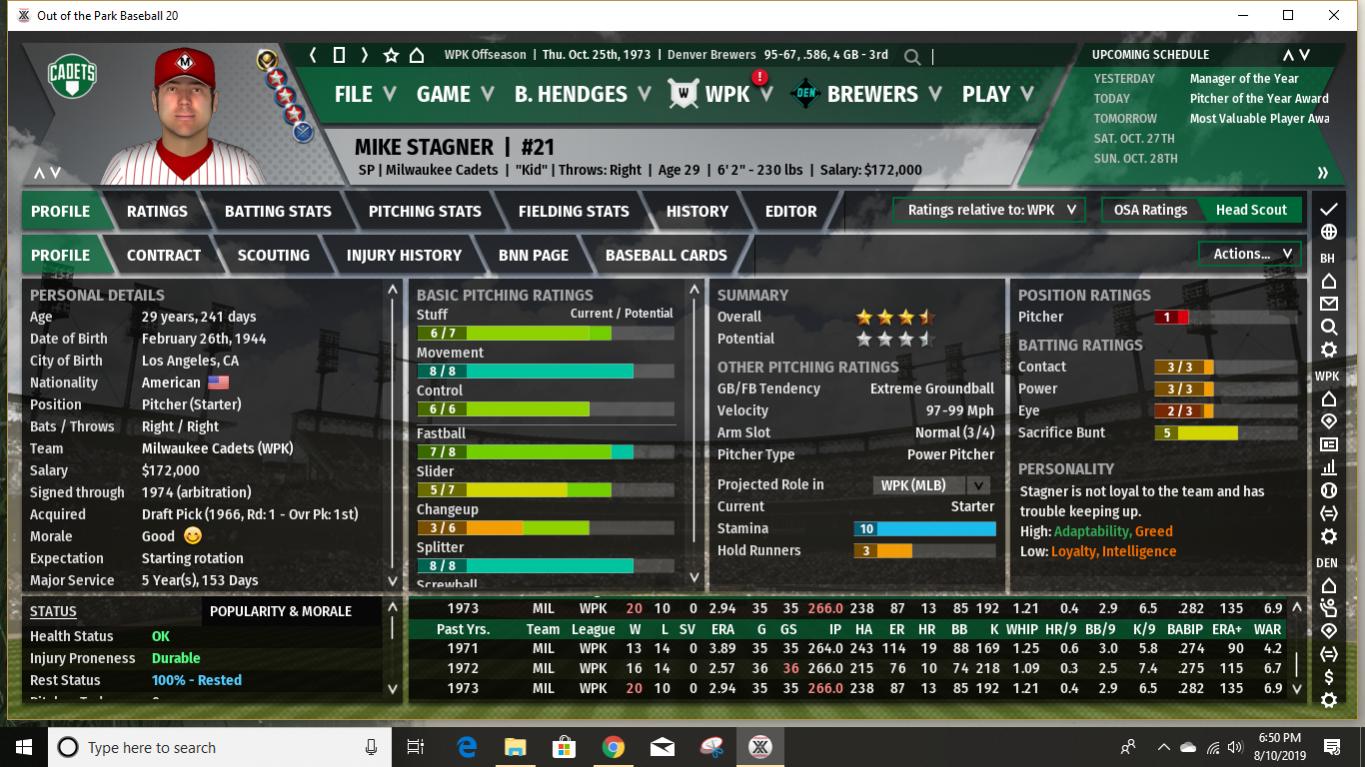Switch to the PITCHING STATS tab

point(424,210)
